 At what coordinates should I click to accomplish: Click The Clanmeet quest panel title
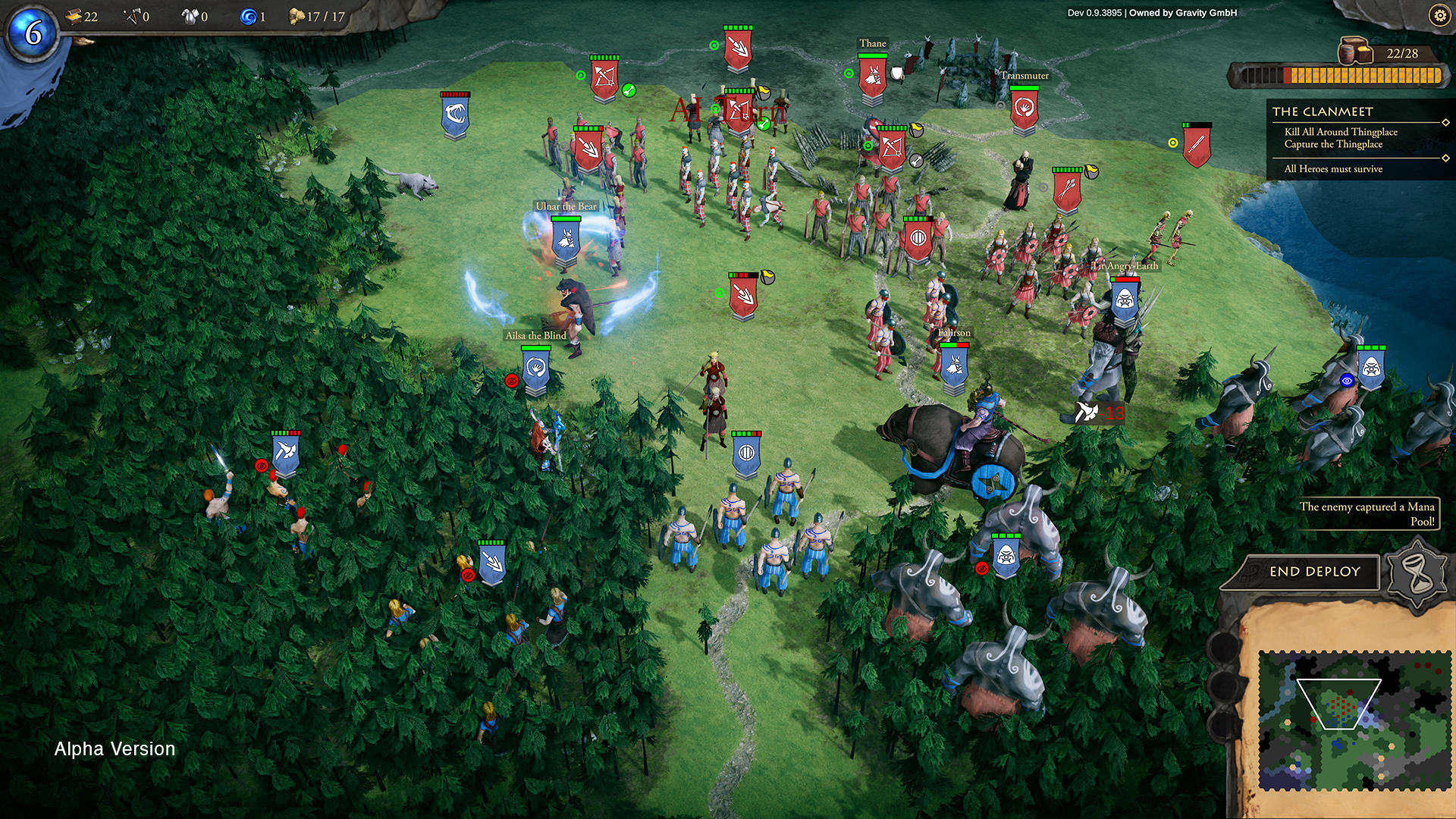pyautogui.click(x=1323, y=110)
